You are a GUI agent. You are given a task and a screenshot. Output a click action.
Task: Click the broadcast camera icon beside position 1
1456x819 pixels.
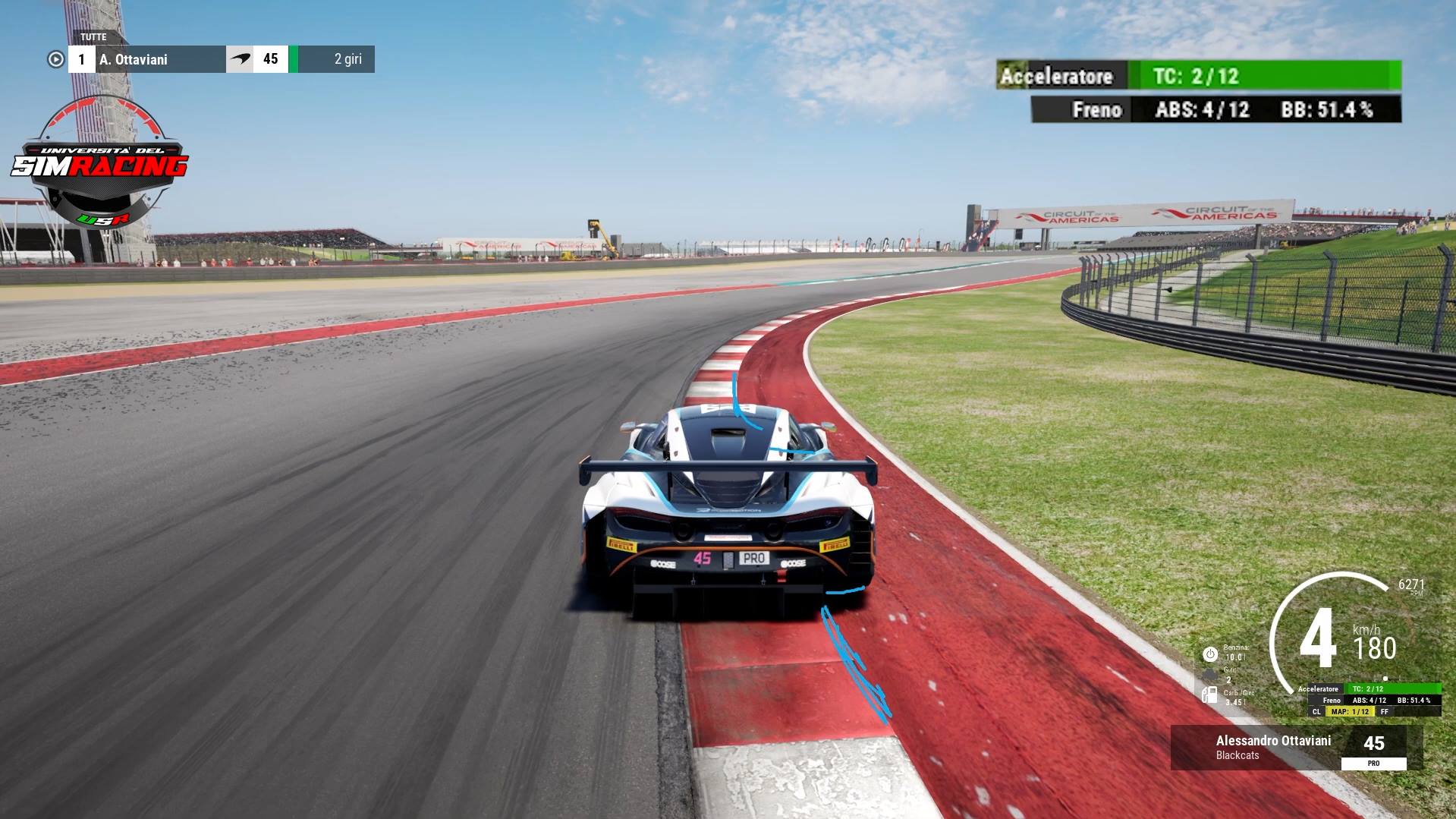tap(55, 58)
